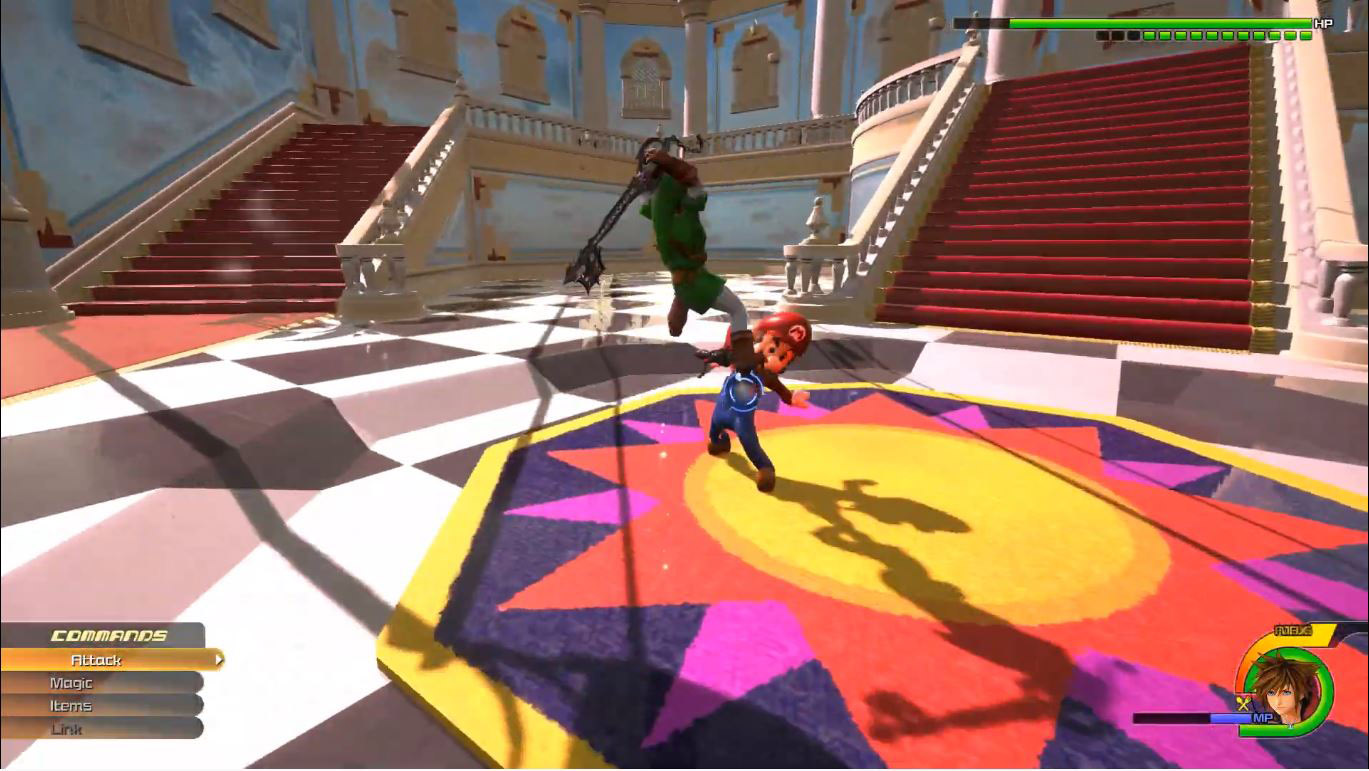
Task: Click the yellow arrow on the Attack command
Action: (222, 660)
